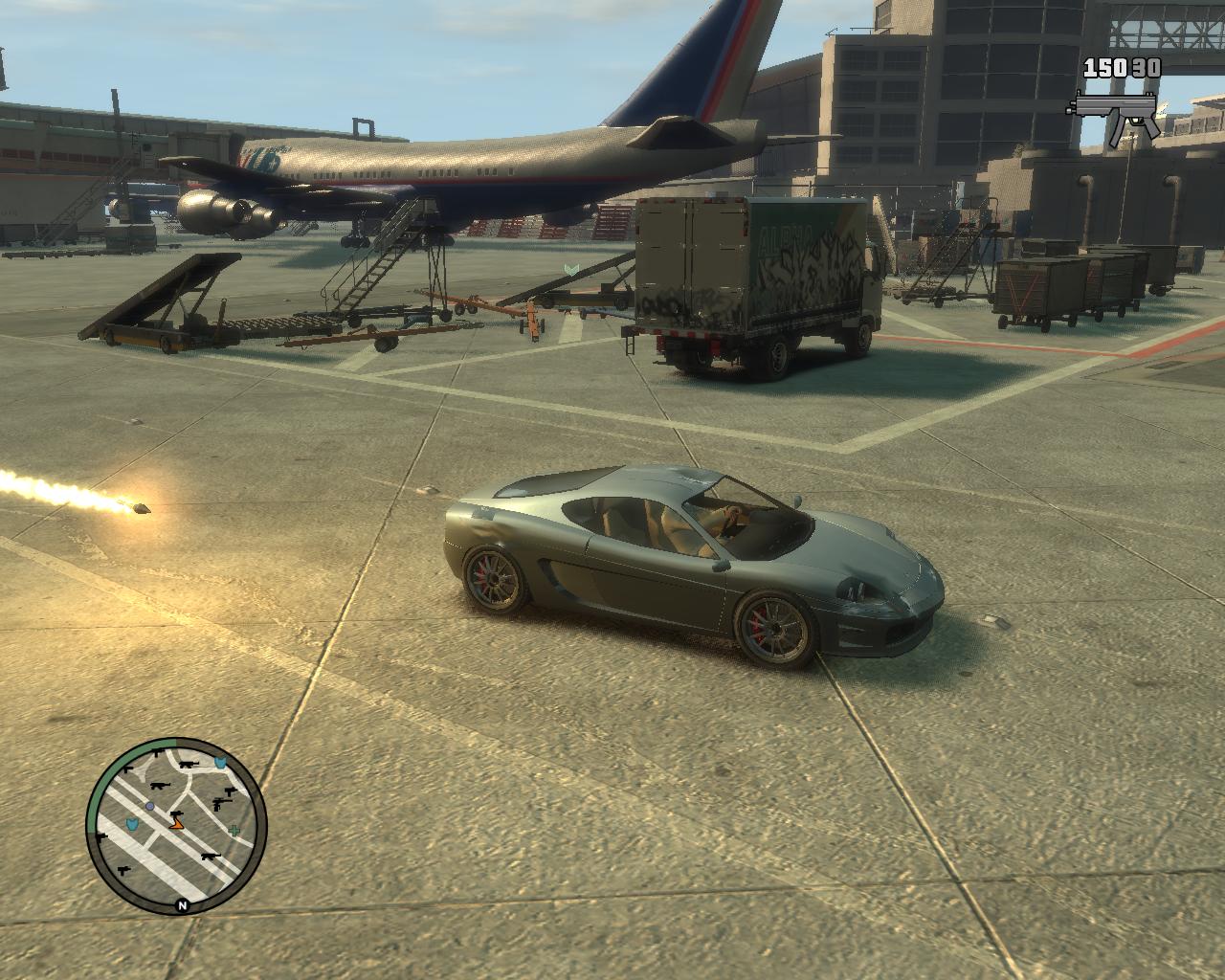
Task: Open the circular minimap radar
Action: 176,827
